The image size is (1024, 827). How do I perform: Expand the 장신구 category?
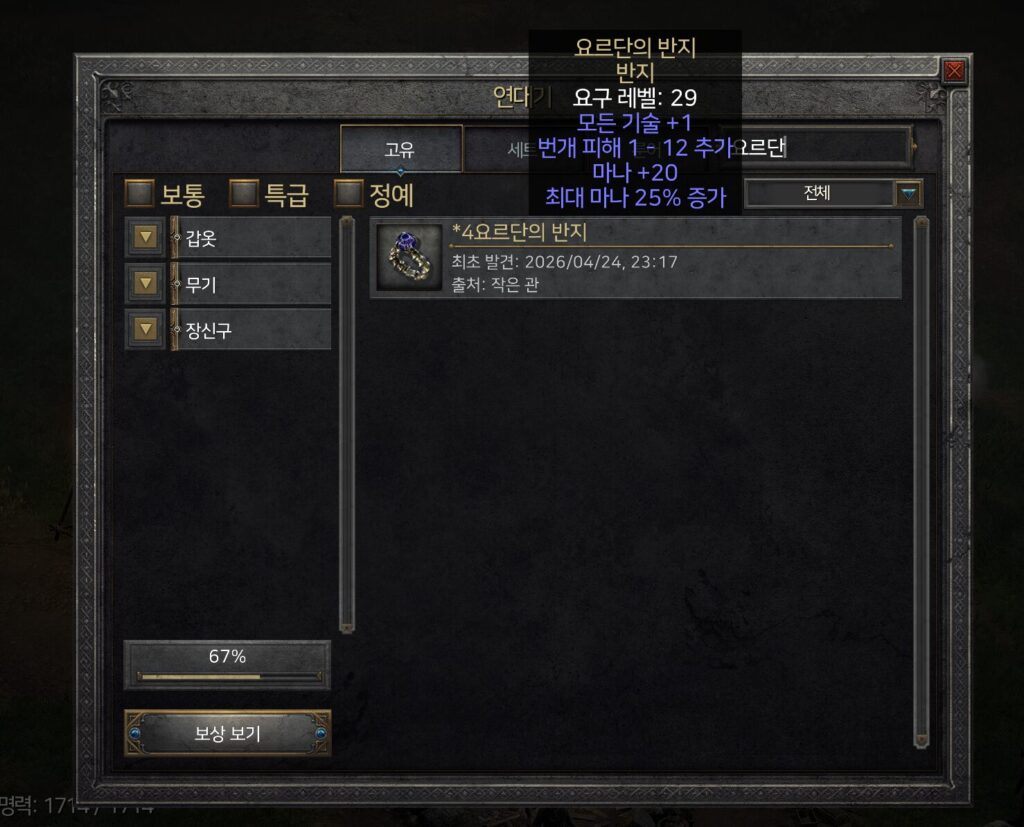coord(147,329)
